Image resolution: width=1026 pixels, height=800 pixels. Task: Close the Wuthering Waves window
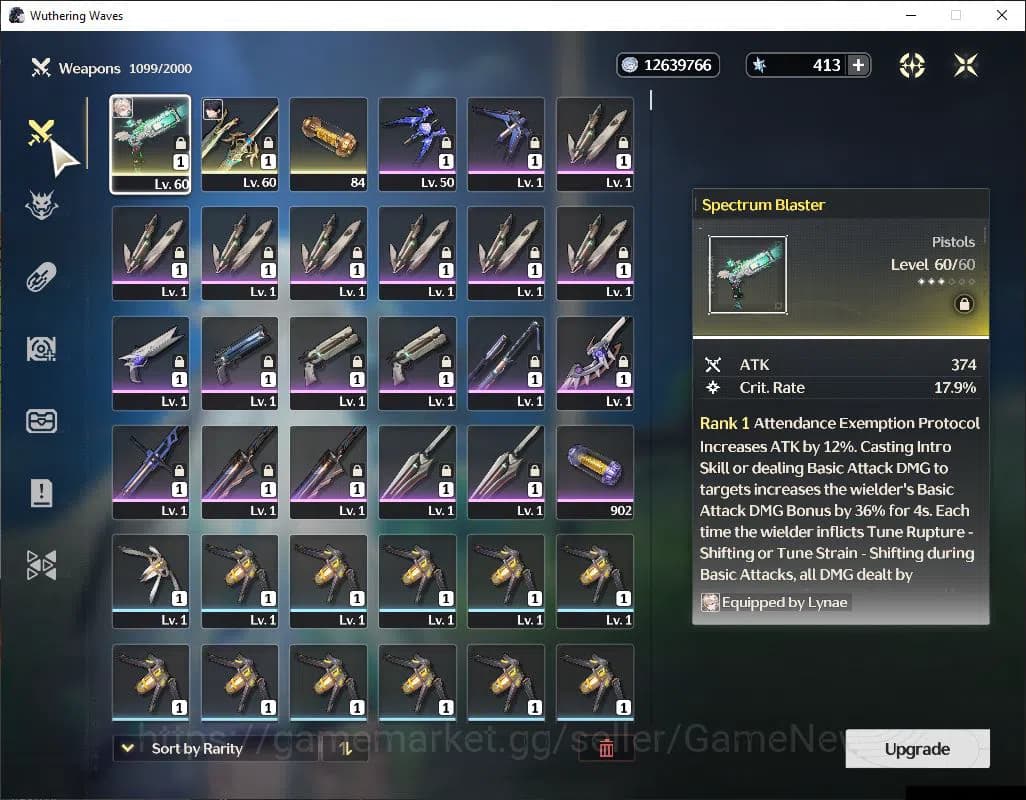click(1002, 15)
